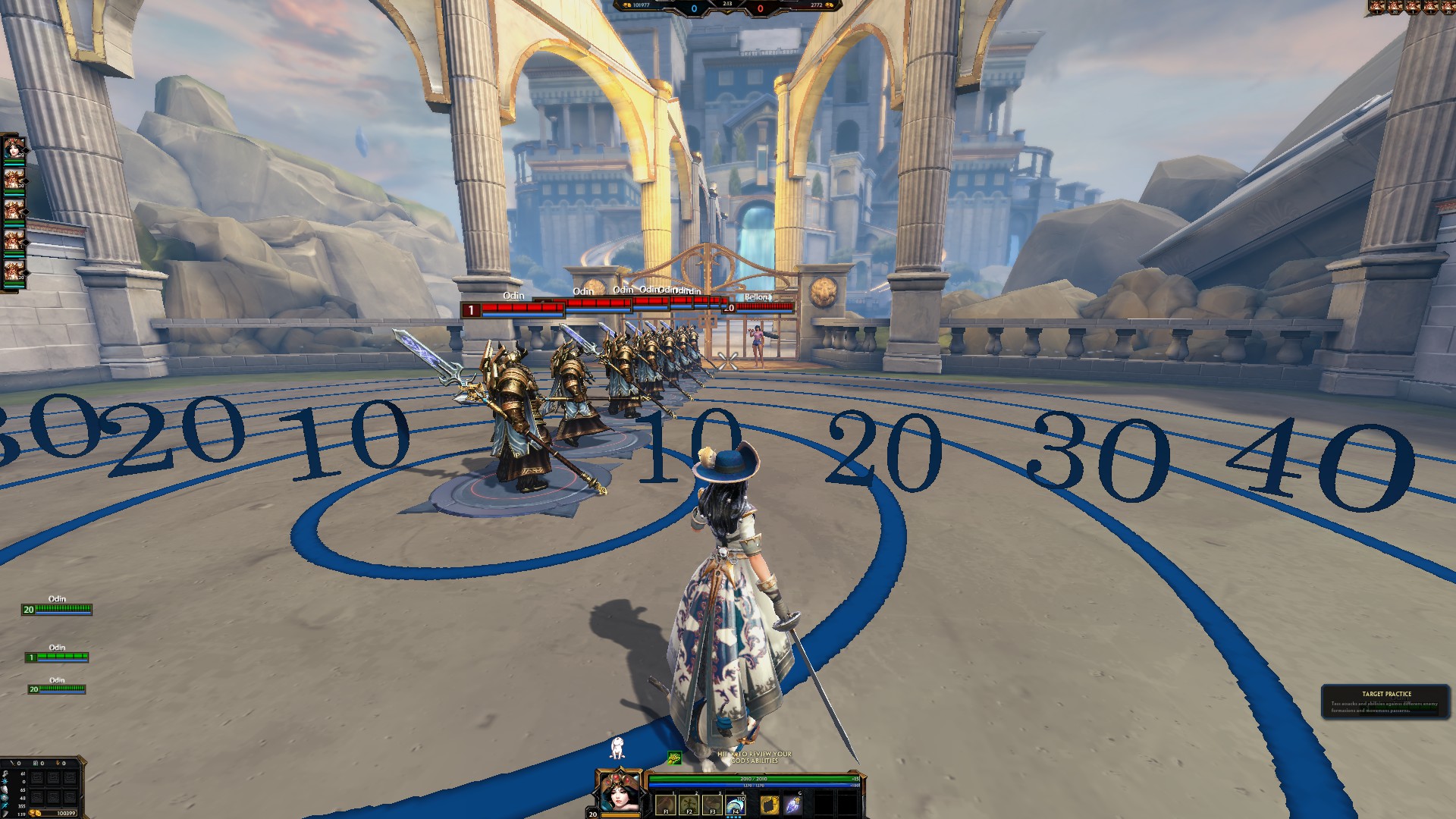
Task: Use the golden relic slot
Action: [x=770, y=804]
